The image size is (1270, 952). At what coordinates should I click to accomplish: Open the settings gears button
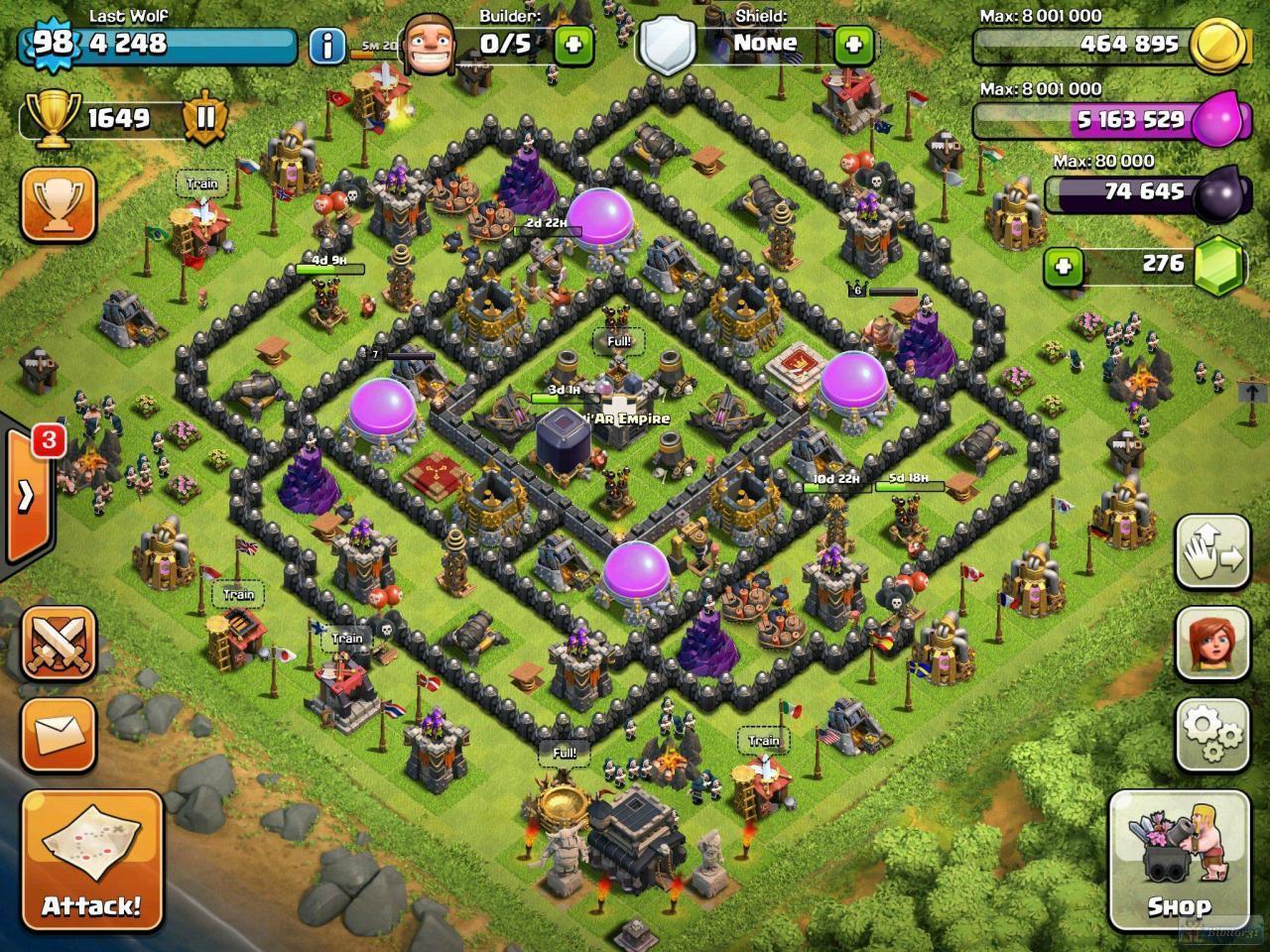[1211, 734]
